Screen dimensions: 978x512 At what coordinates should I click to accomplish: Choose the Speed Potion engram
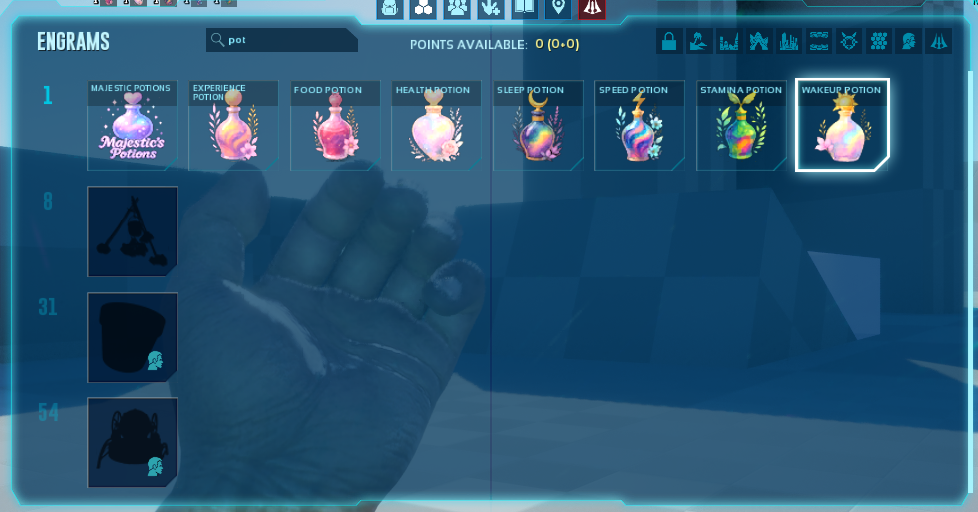(x=640, y=126)
